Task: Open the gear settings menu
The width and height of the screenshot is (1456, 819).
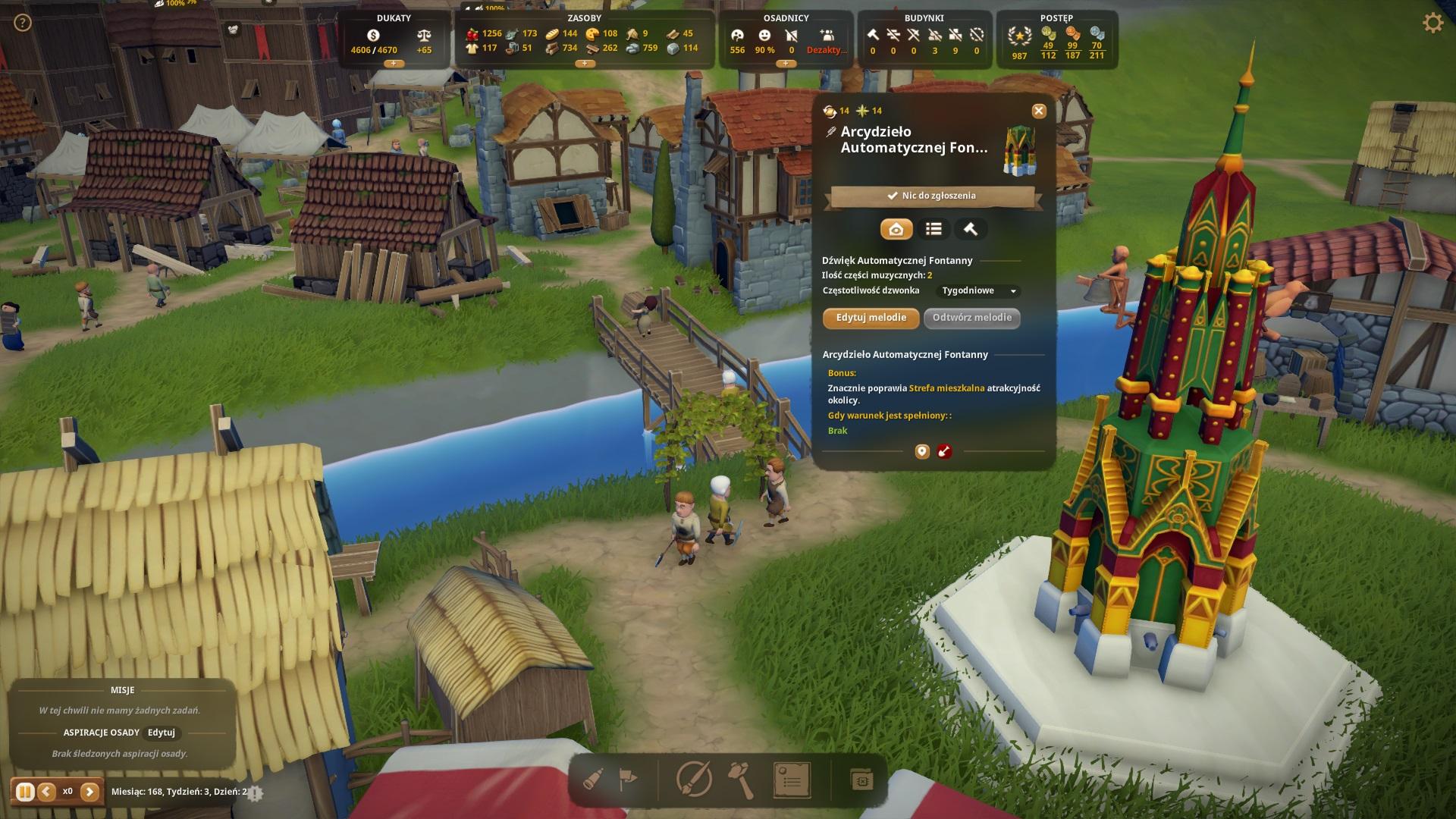Action: pos(1432,23)
